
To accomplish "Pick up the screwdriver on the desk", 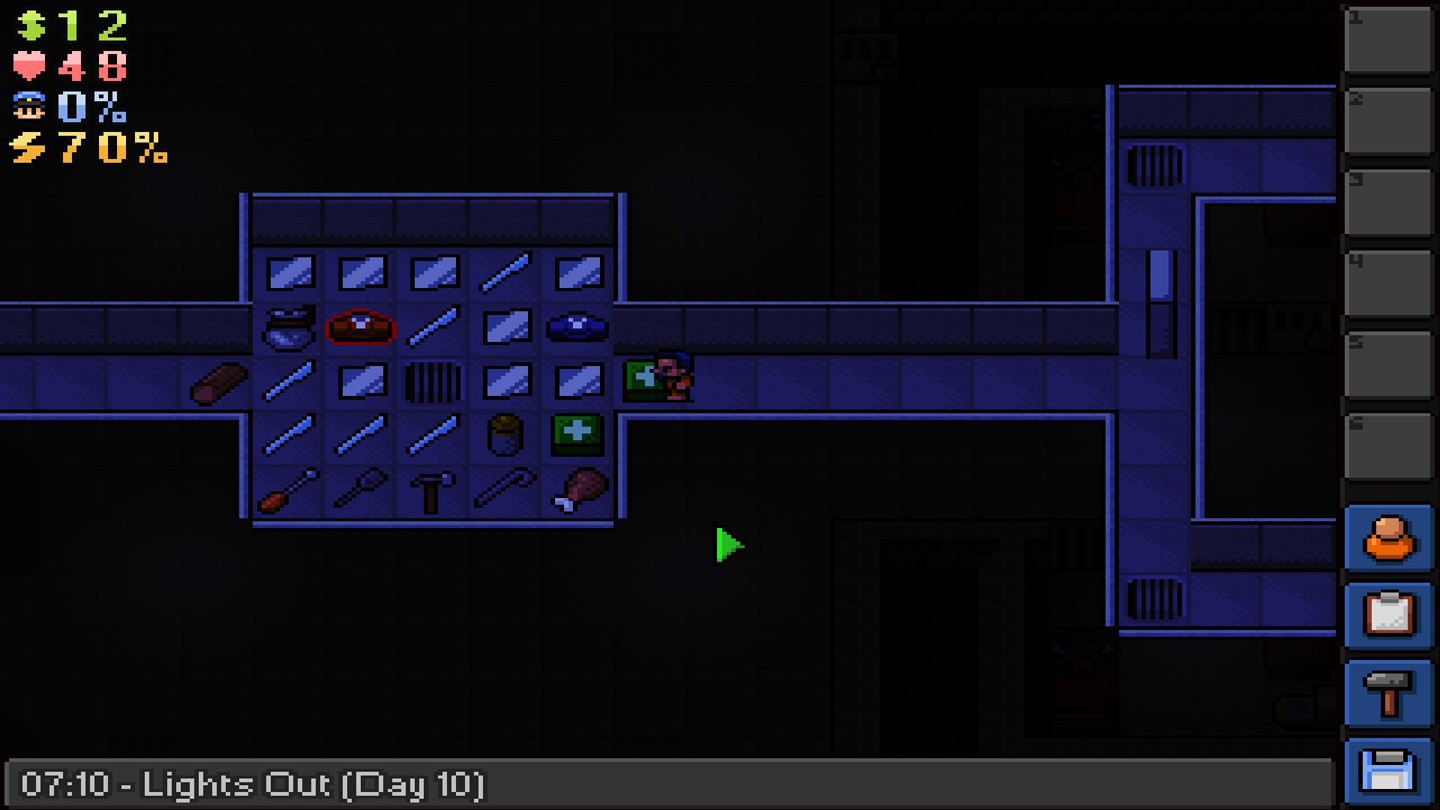I will tap(288, 490).
